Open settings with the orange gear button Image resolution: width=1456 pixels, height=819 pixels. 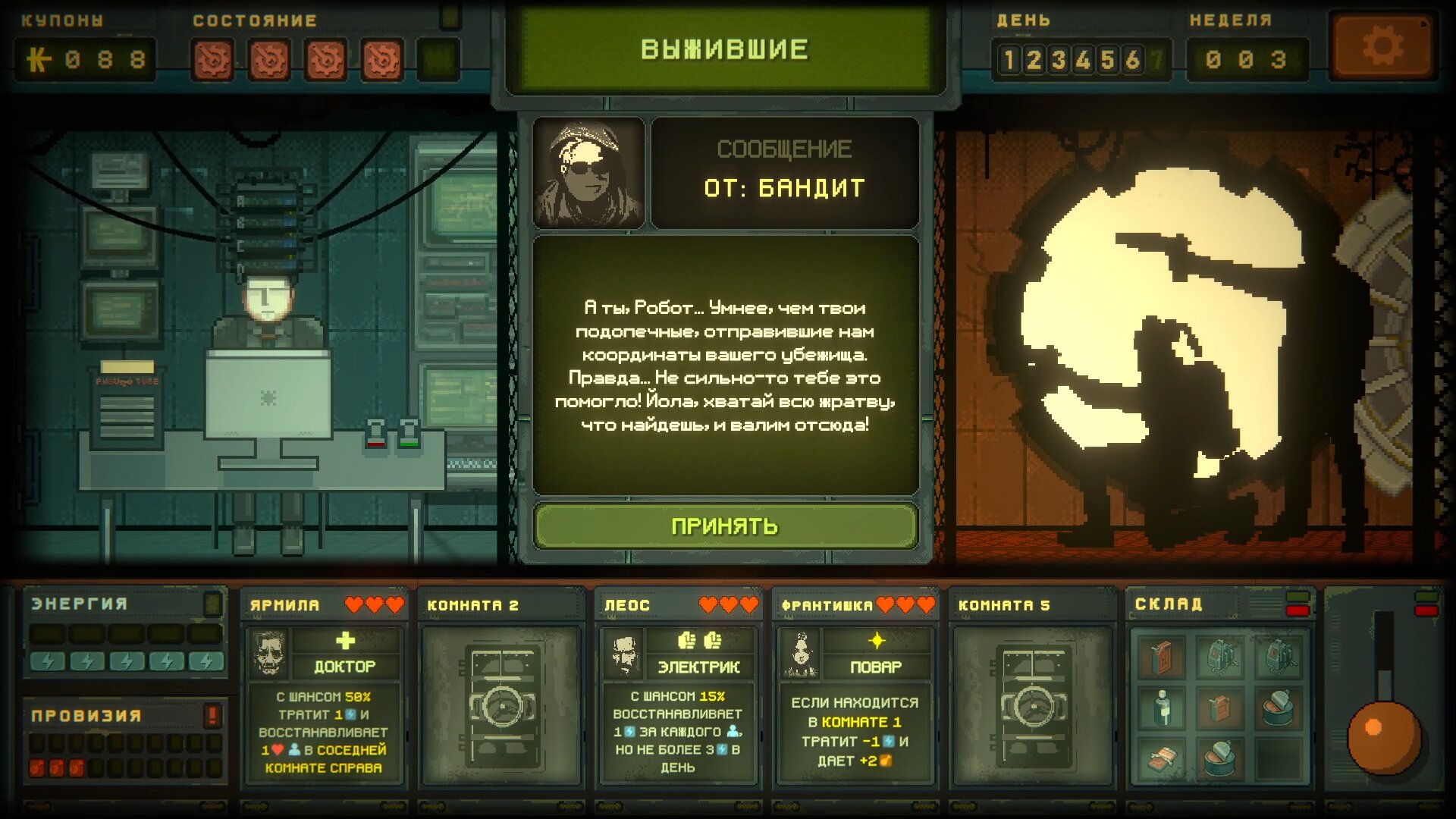point(1382,47)
